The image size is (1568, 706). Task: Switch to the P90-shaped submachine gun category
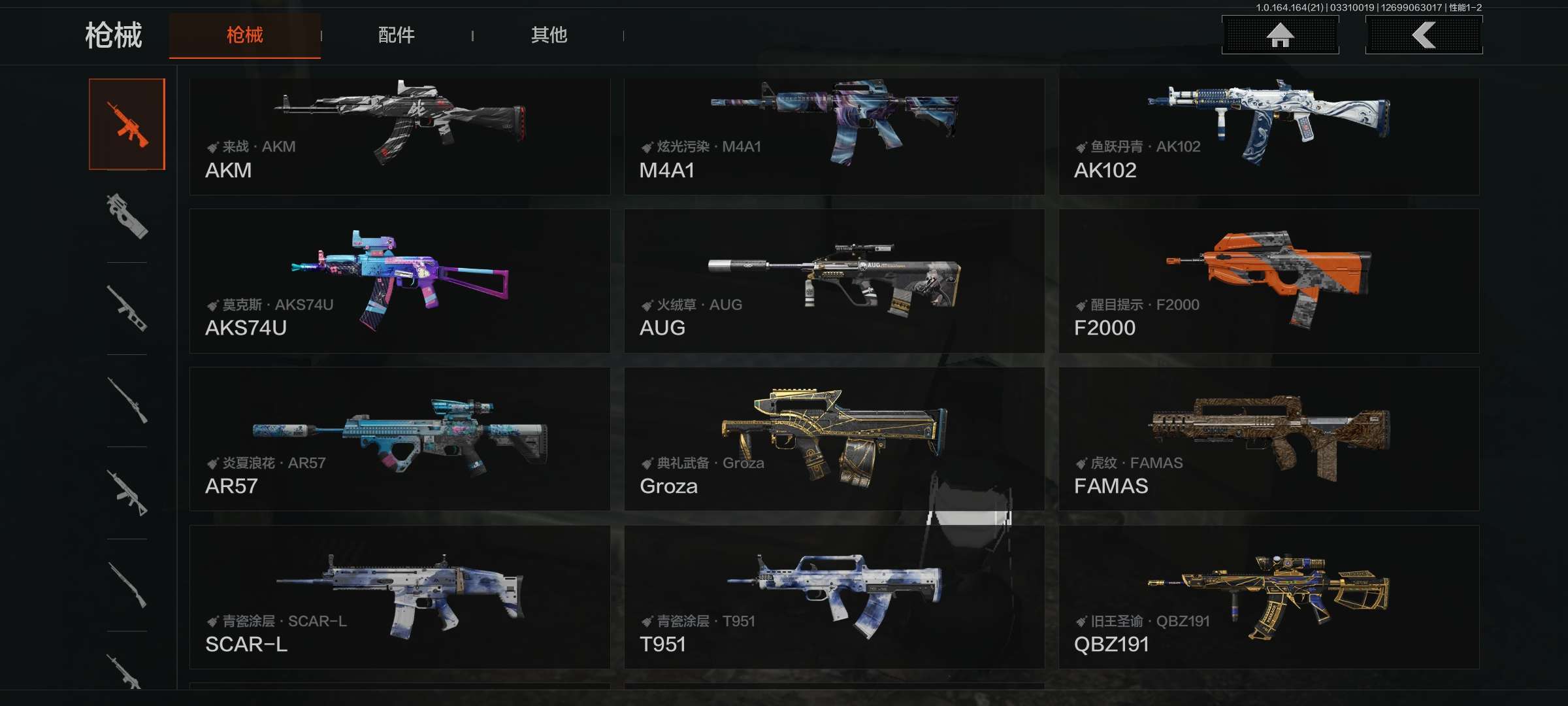click(127, 216)
